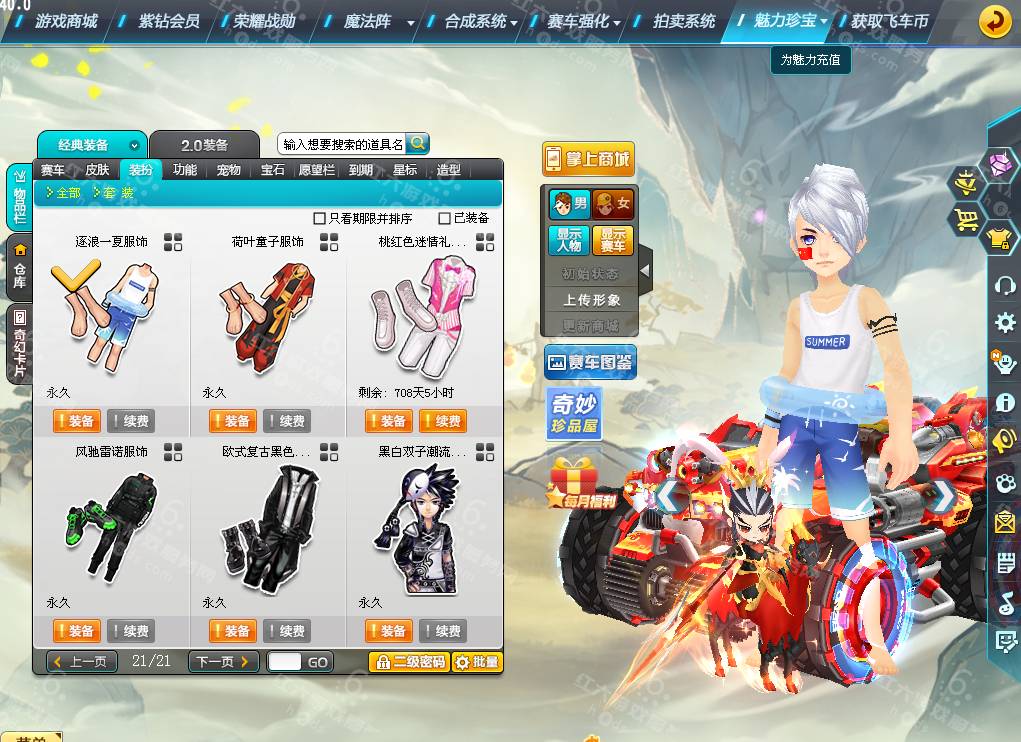This screenshot has width=1021, height=742.
Task: Select the 宠物 category tab
Action: [x=229, y=170]
